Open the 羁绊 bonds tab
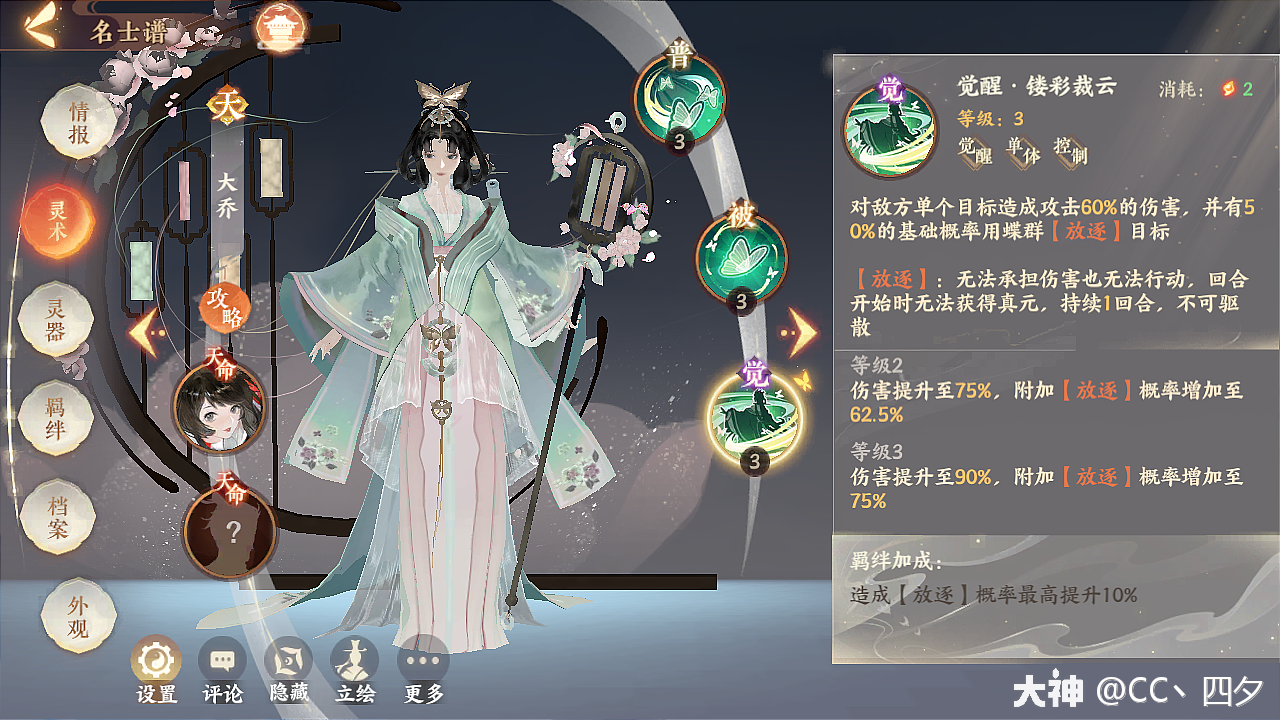 click(55, 416)
